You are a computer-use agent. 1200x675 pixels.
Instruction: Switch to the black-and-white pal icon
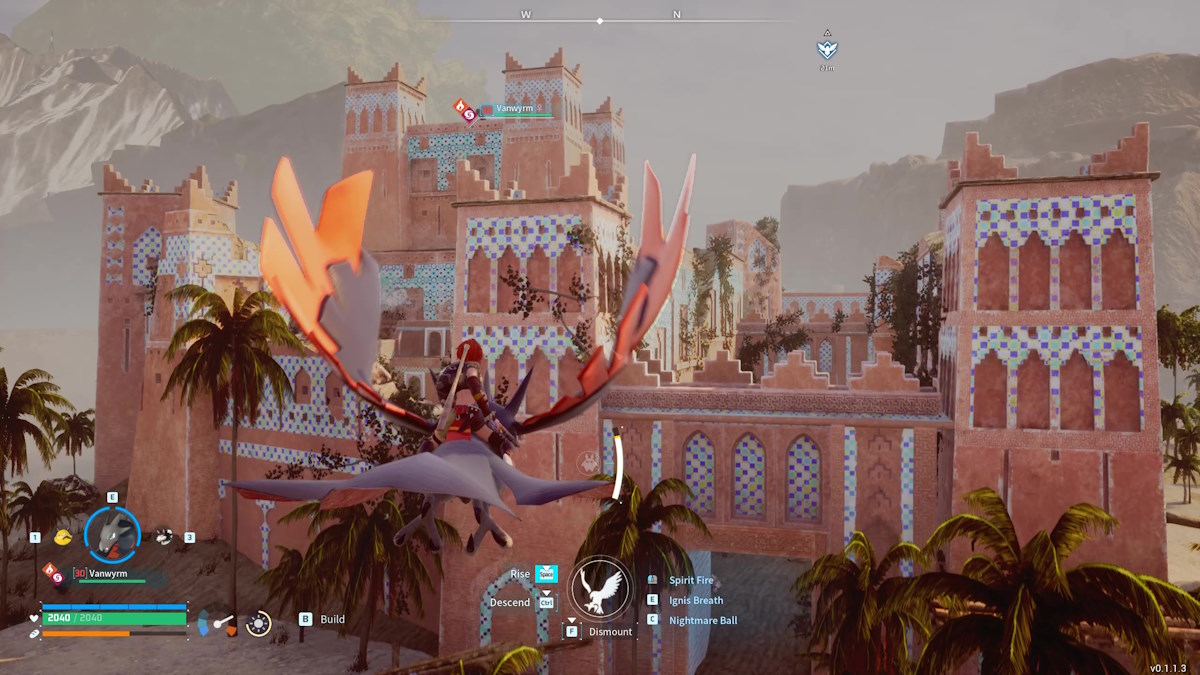[x=164, y=537]
